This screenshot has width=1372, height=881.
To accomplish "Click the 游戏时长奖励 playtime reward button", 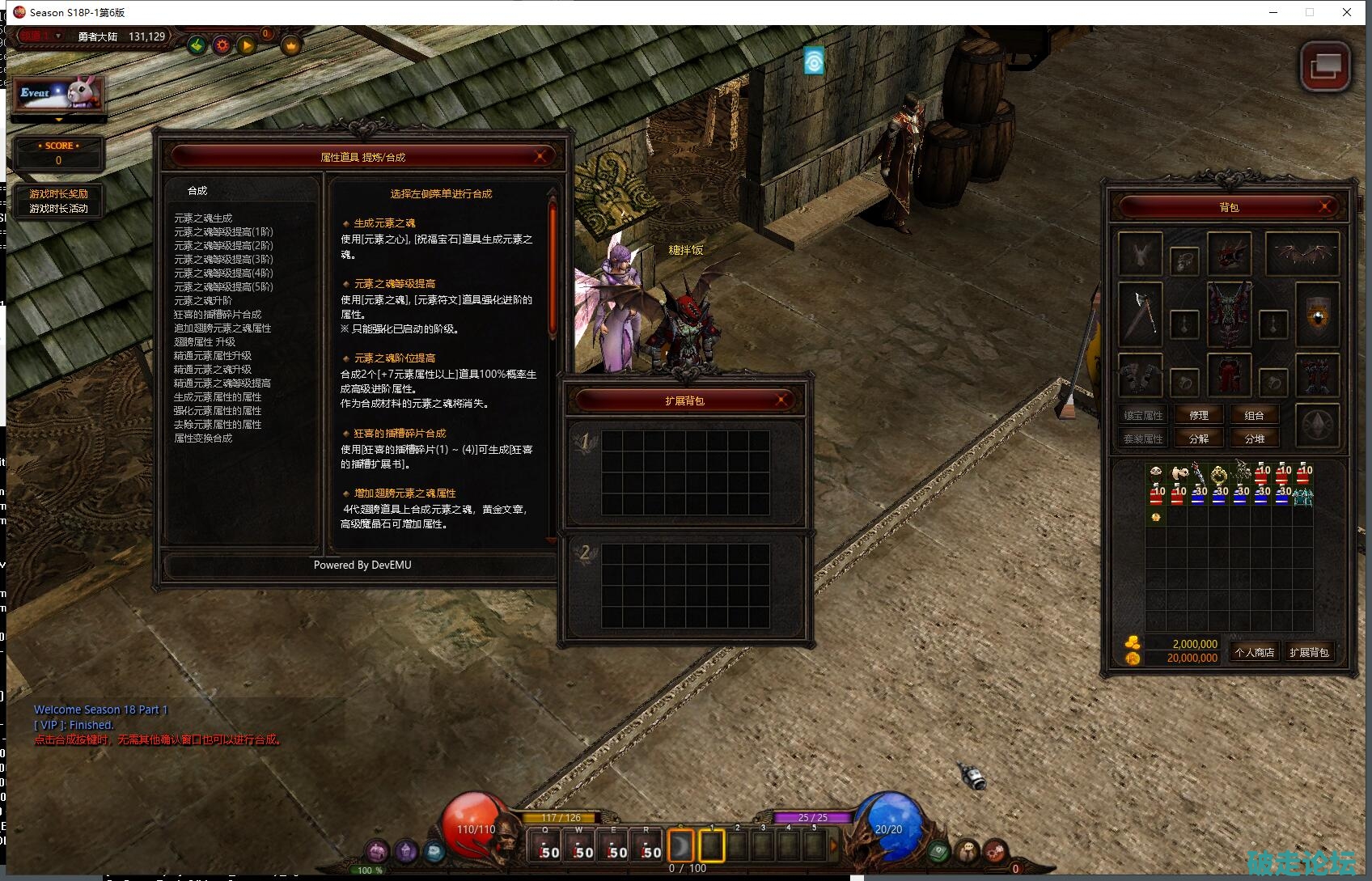I will tap(59, 193).
